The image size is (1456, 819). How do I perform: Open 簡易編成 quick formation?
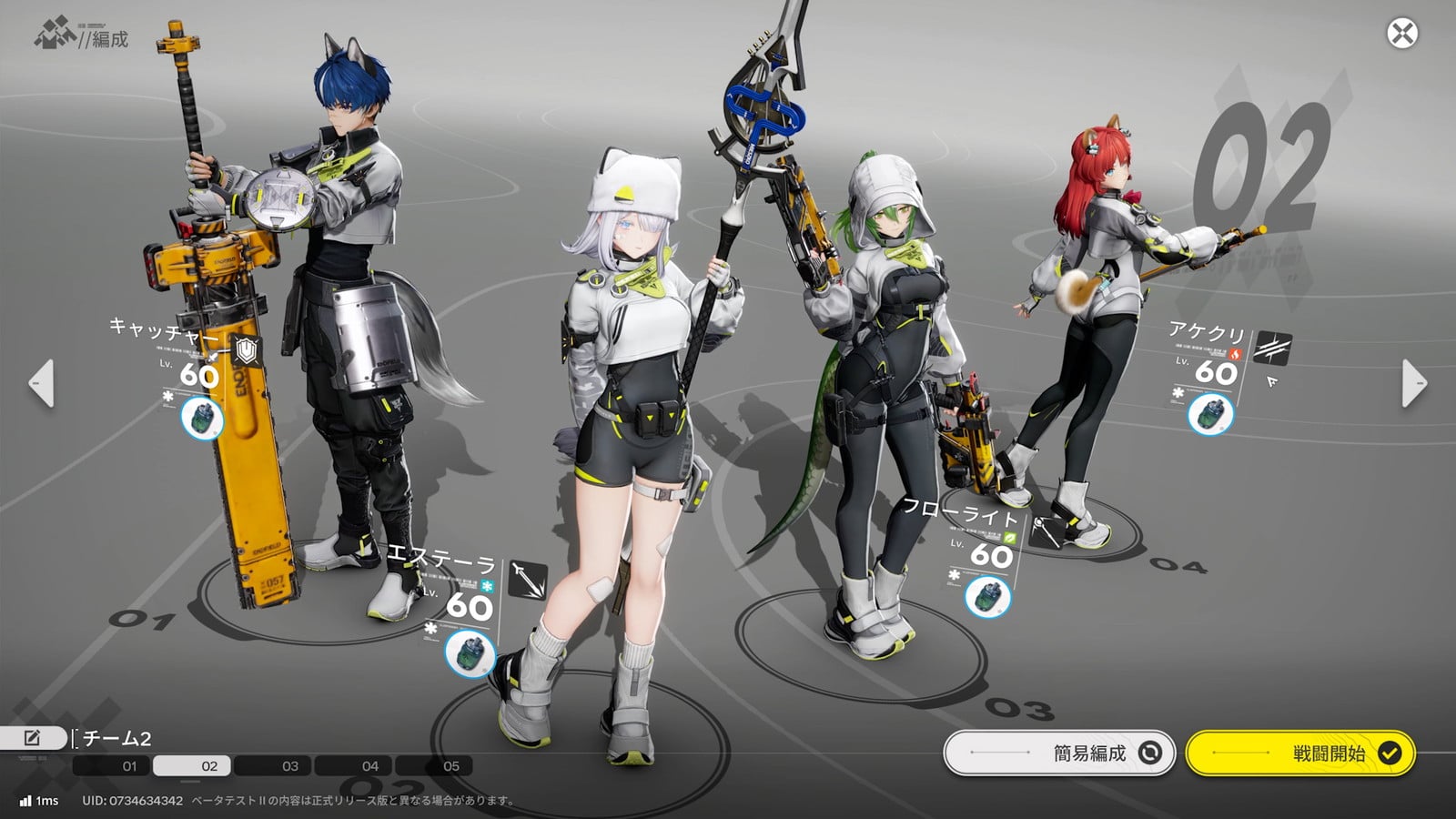pyautogui.click(x=1060, y=753)
